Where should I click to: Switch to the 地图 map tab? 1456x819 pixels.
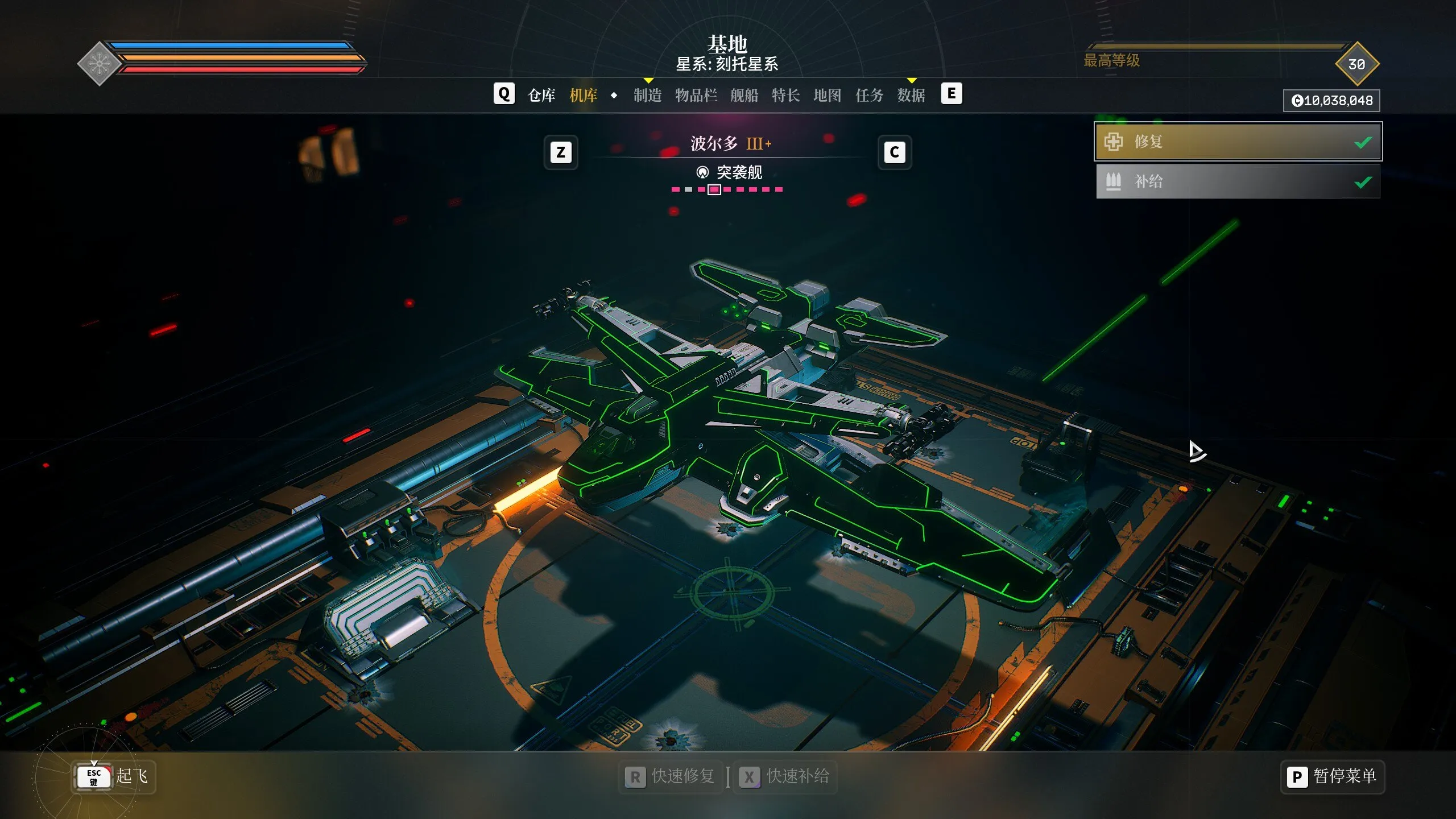click(828, 95)
